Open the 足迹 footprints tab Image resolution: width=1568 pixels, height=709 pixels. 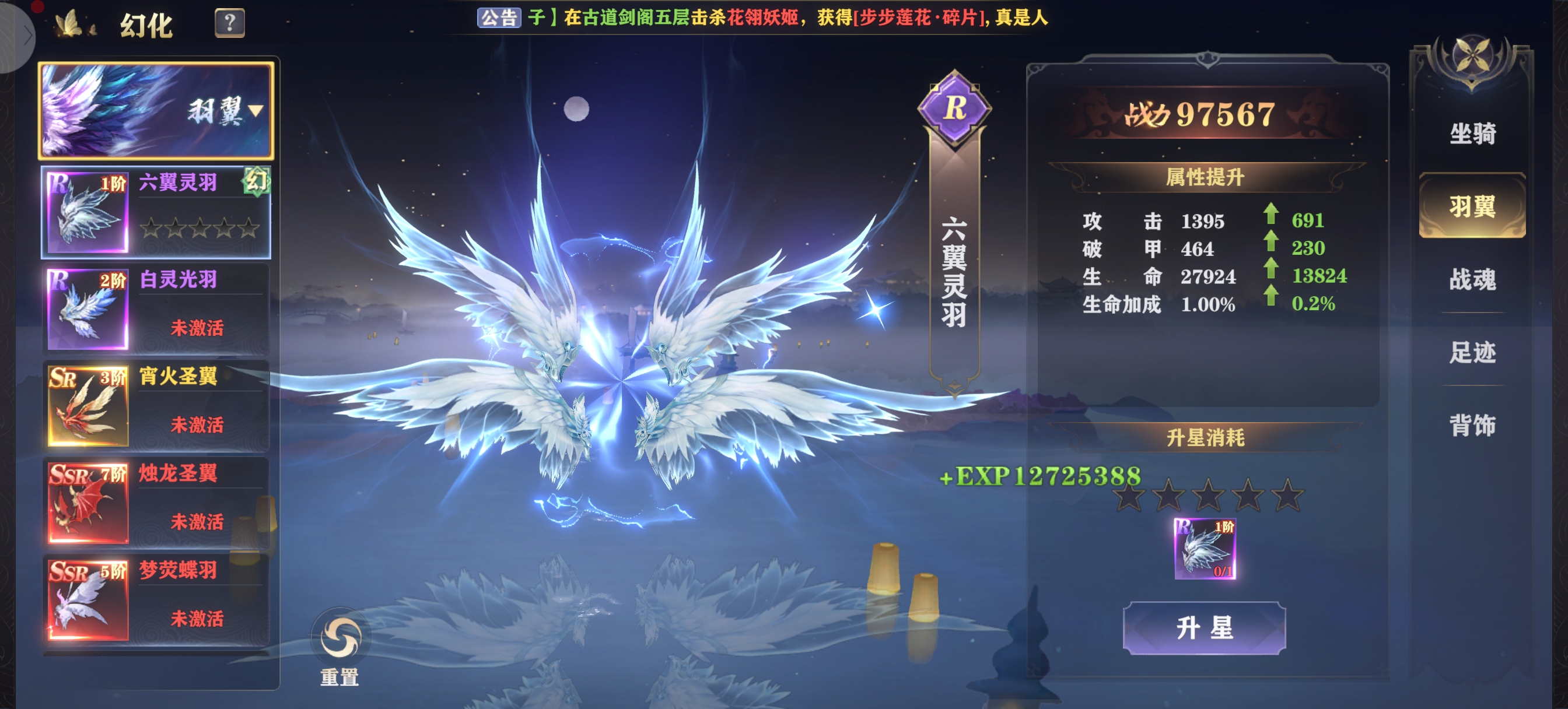click(x=1472, y=352)
